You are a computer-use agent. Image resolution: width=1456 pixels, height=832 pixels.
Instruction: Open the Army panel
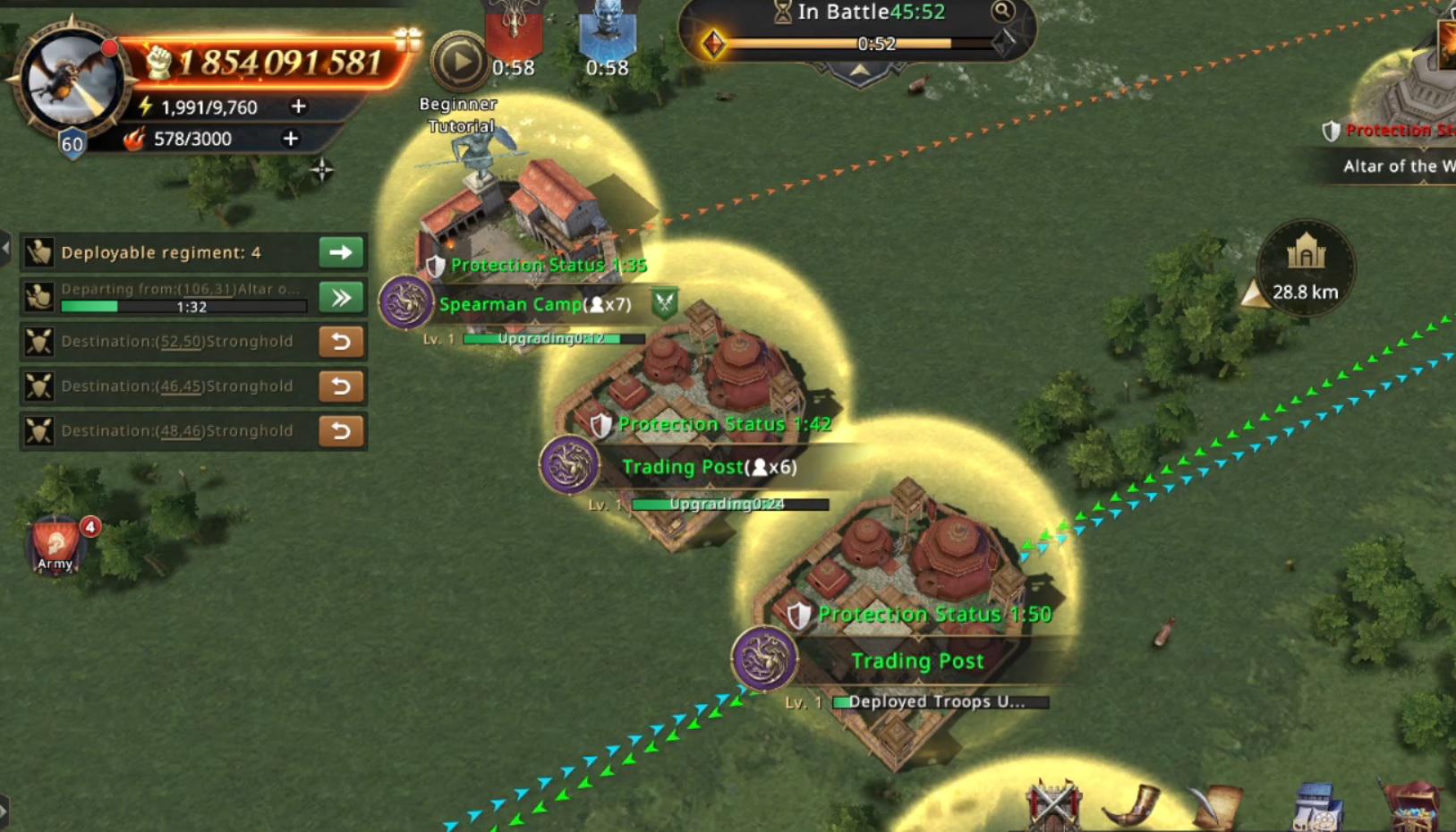(55, 543)
